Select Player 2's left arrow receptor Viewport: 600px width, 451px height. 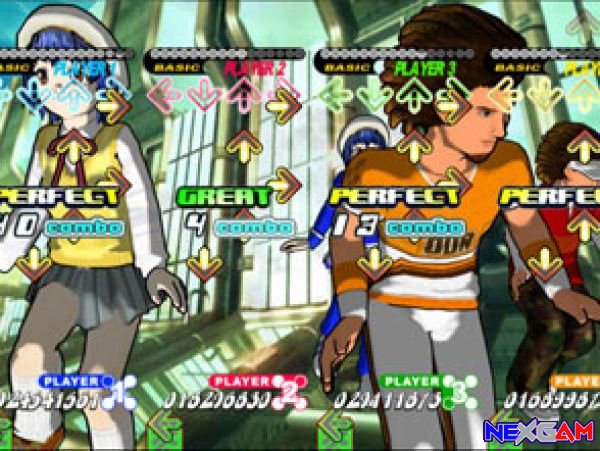coord(165,96)
